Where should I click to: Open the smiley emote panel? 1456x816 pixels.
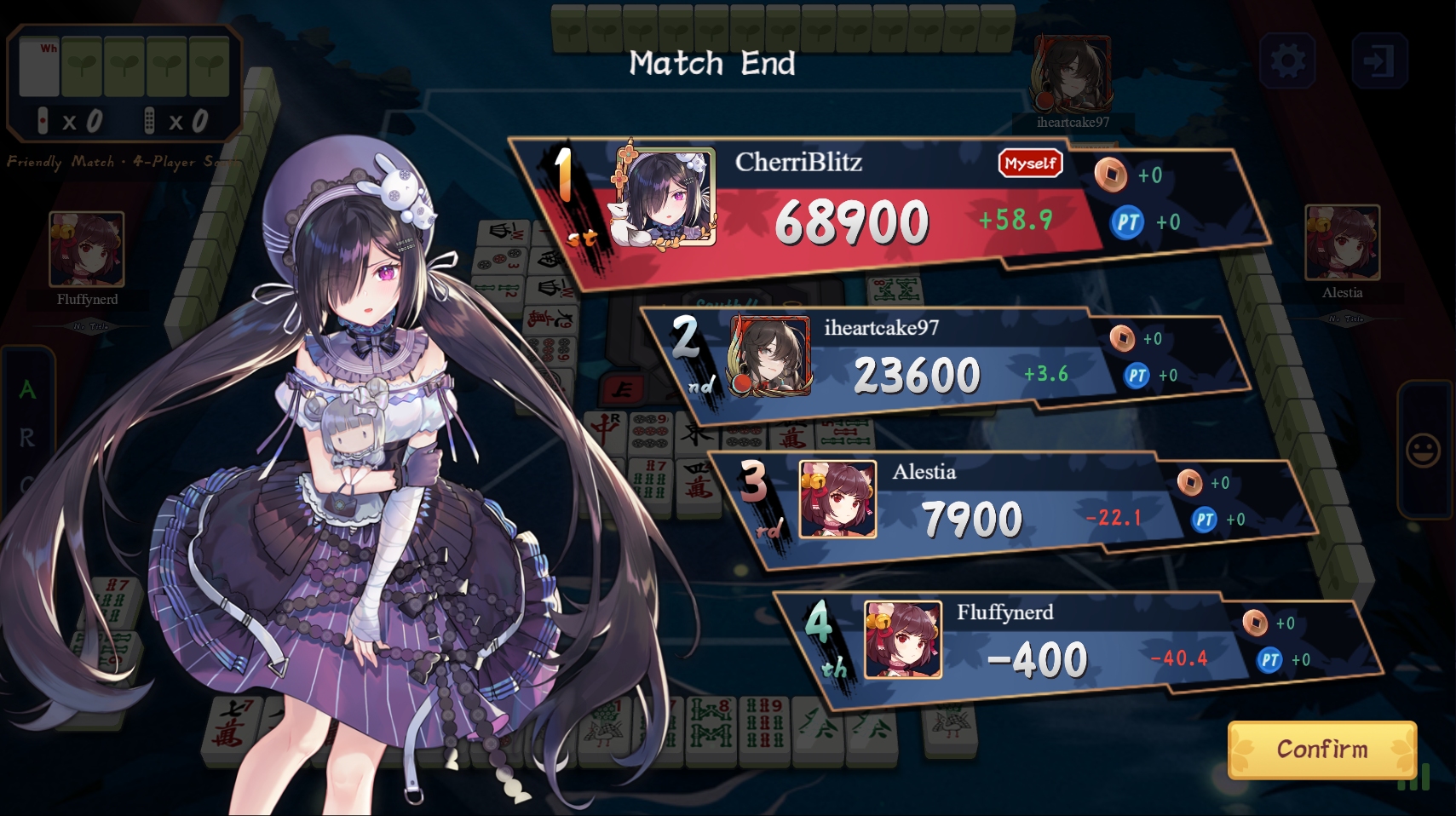[x=1423, y=451]
